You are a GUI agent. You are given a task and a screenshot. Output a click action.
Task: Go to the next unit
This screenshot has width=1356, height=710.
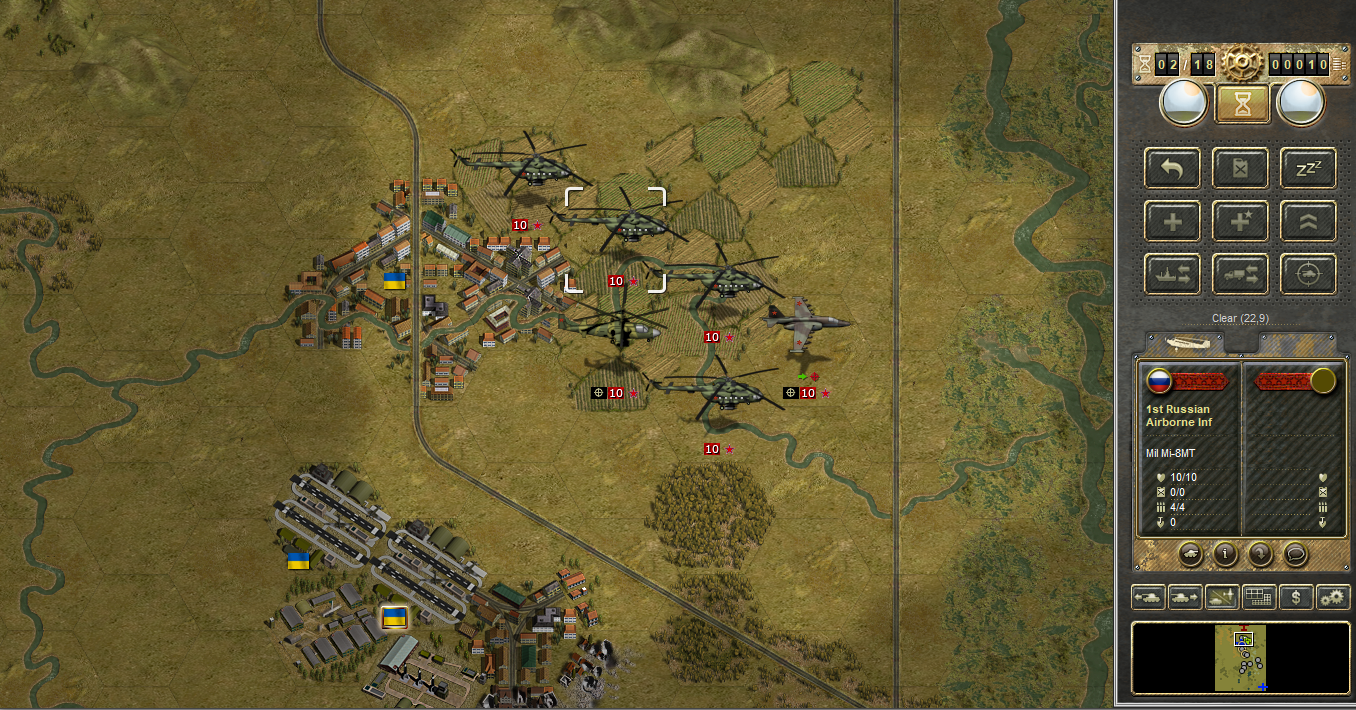pyautogui.click(x=1185, y=597)
